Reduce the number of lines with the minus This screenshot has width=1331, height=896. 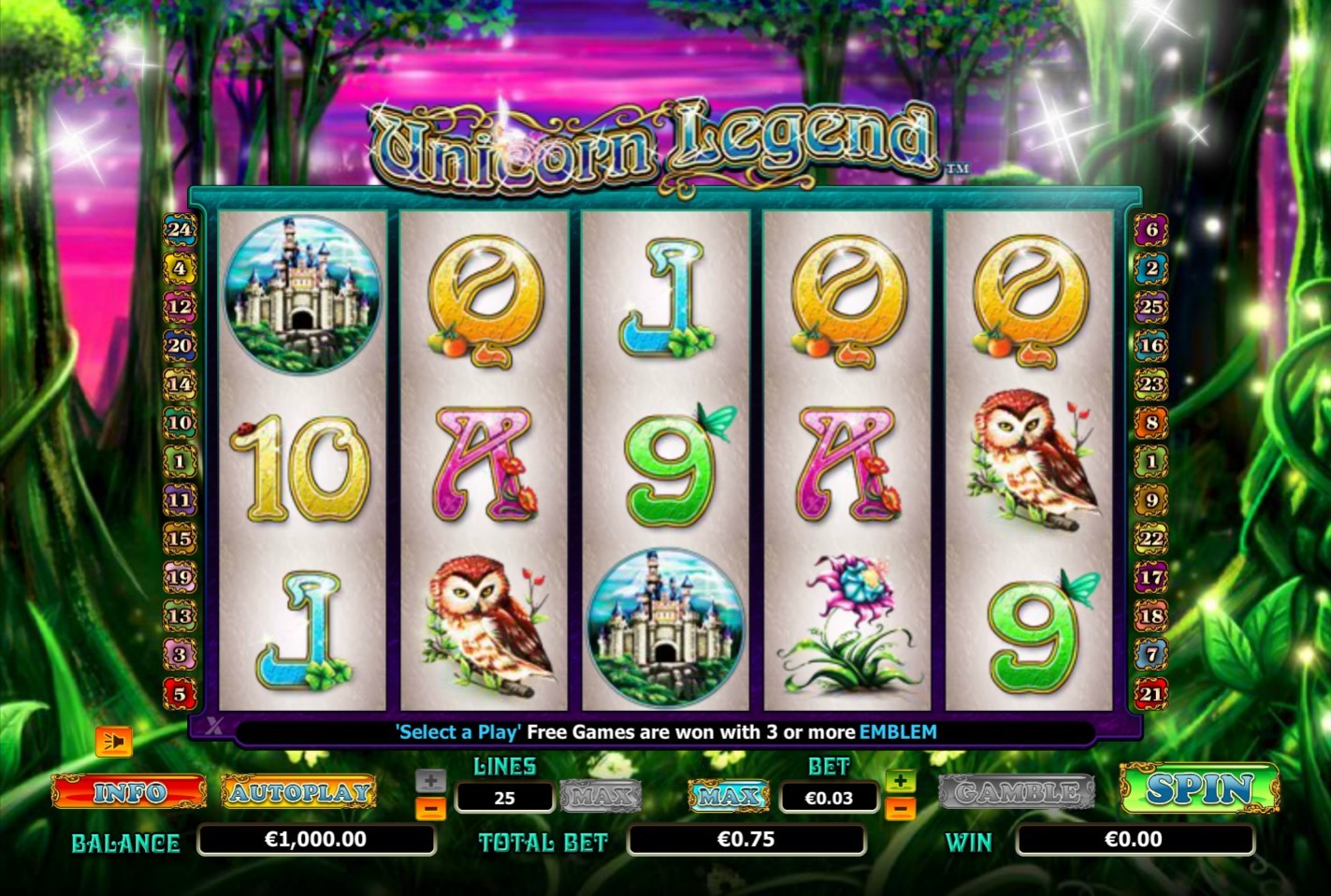430,807
